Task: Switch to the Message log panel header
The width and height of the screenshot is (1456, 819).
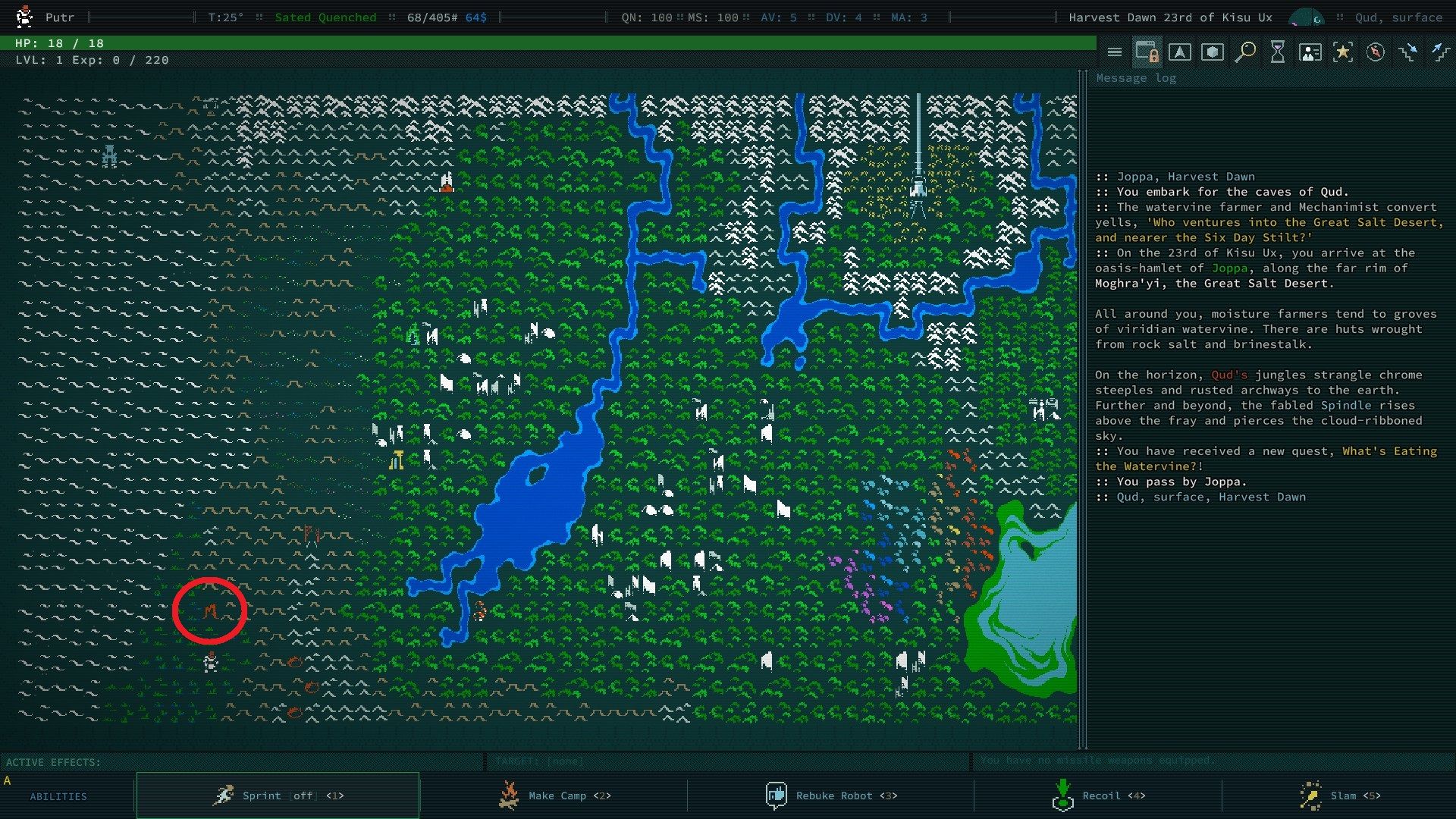Action: [1135, 77]
